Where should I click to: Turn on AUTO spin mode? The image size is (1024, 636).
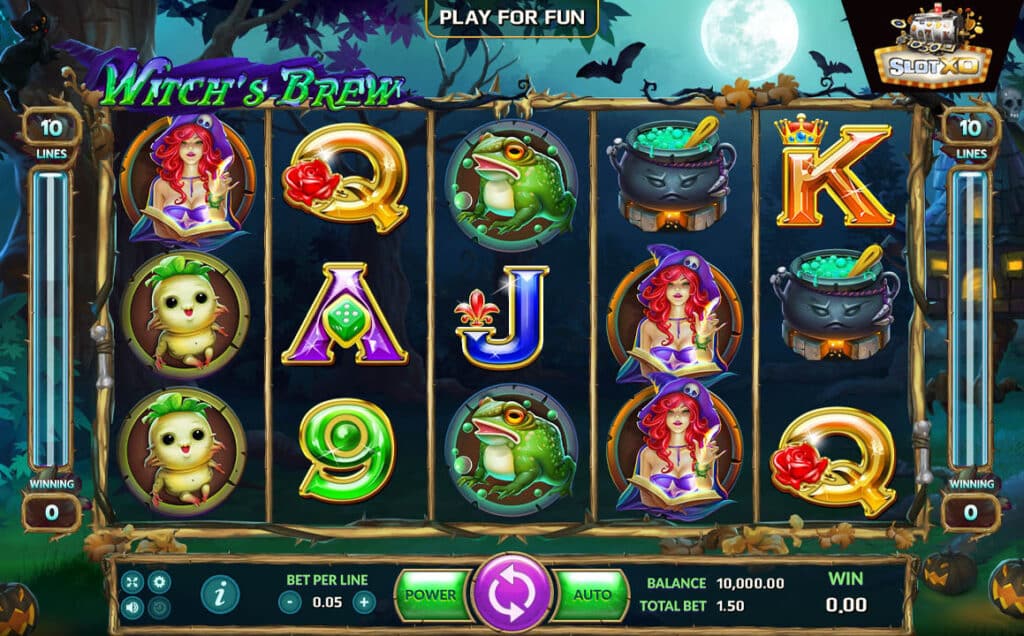(592, 594)
